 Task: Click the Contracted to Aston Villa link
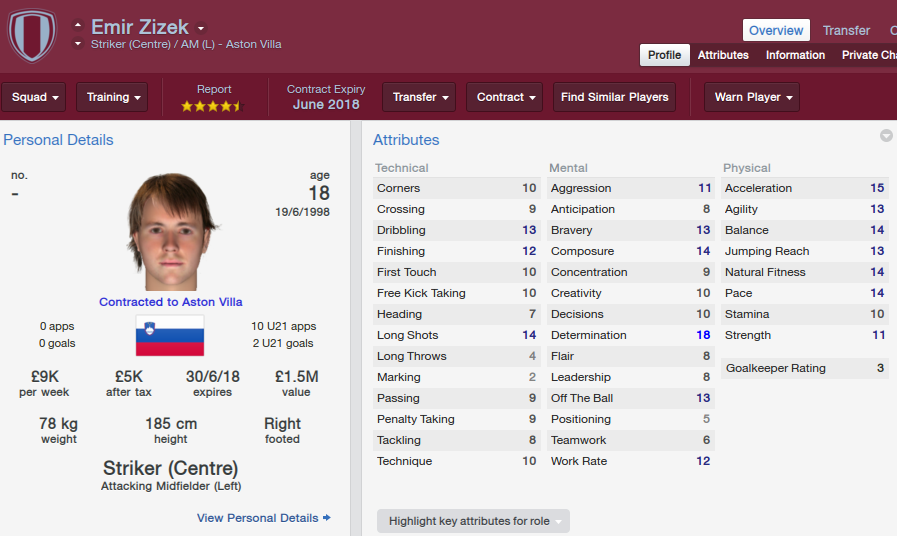[x=170, y=301]
